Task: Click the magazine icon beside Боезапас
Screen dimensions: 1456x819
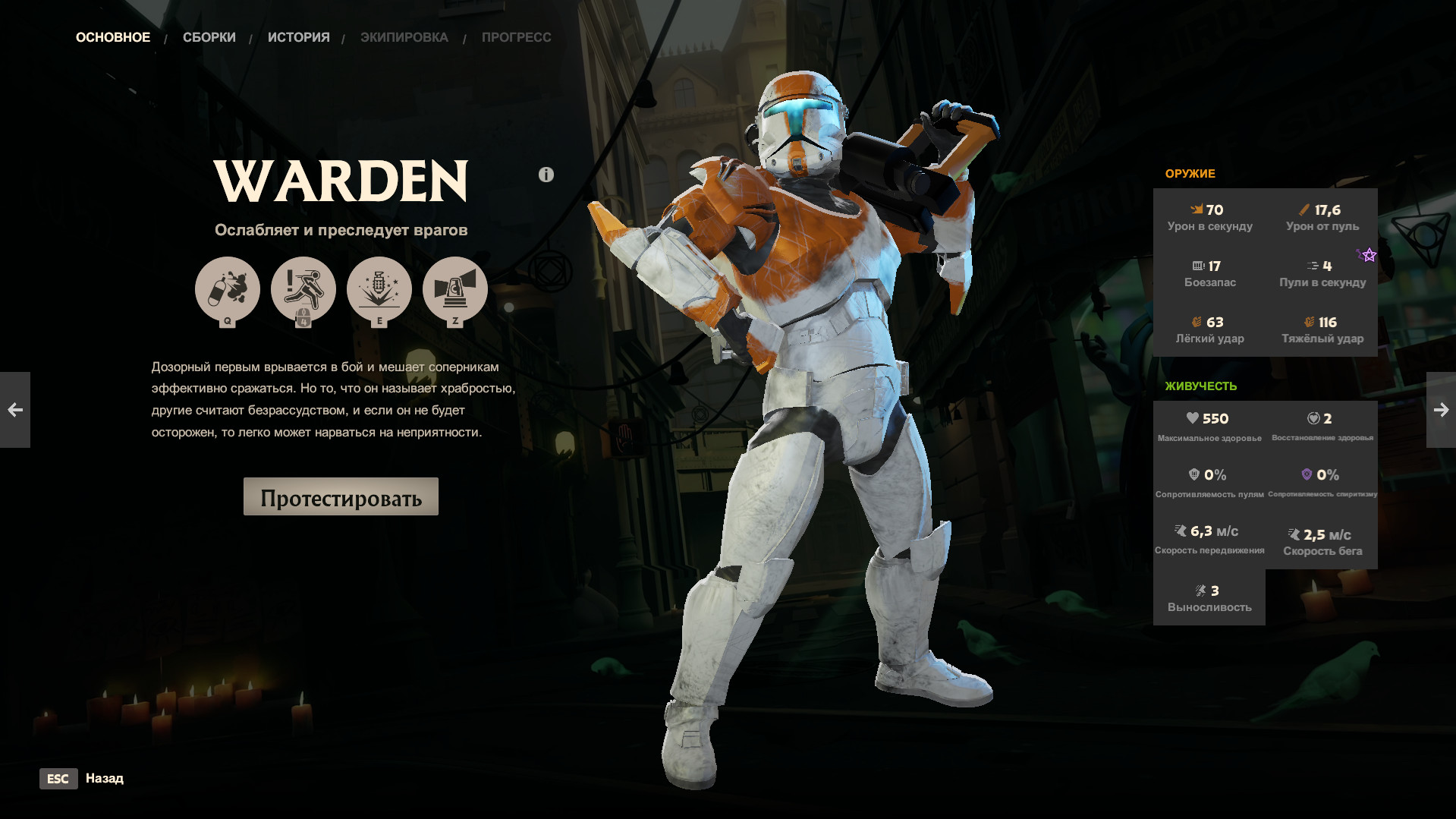Action: click(x=1200, y=266)
